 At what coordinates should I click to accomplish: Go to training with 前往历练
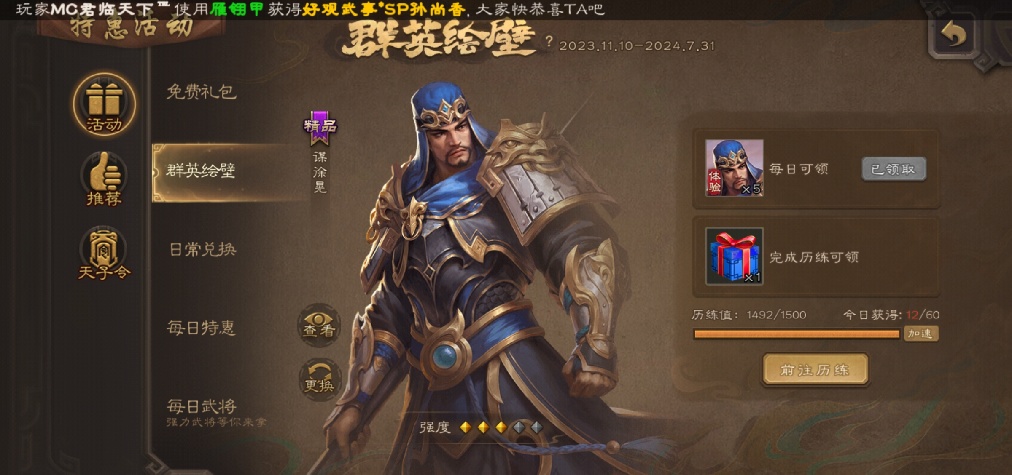(814, 369)
